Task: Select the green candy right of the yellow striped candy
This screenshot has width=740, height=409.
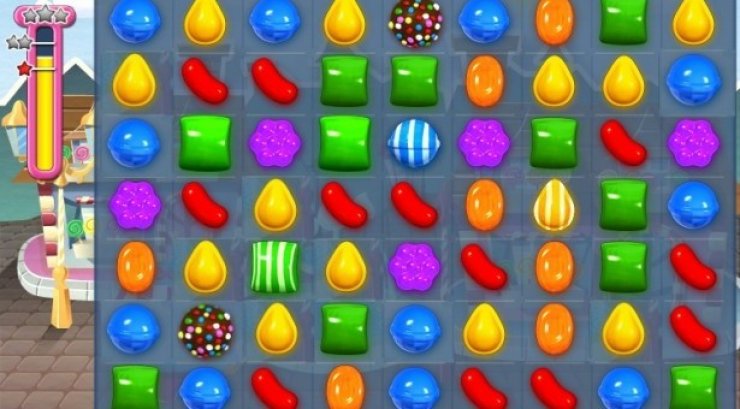Action: pos(623,204)
